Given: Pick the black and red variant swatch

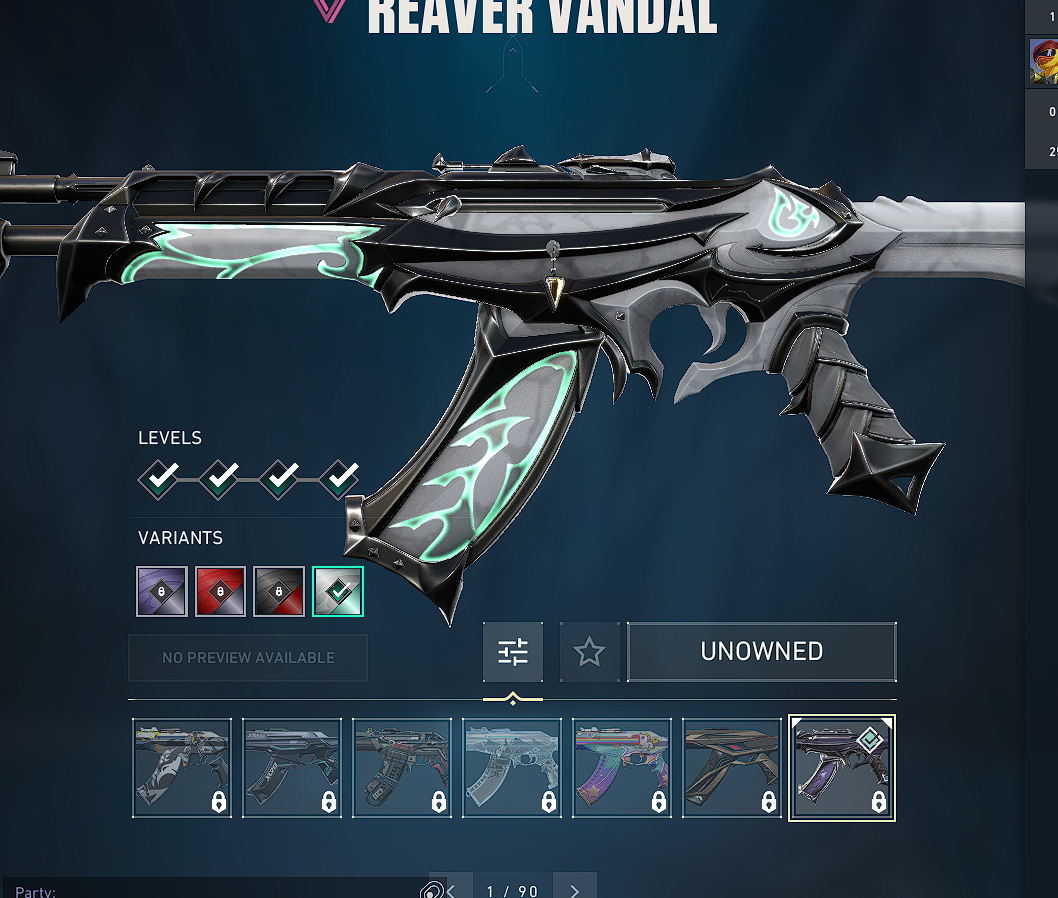Looking at the screenshot, I should pos(279,591).
